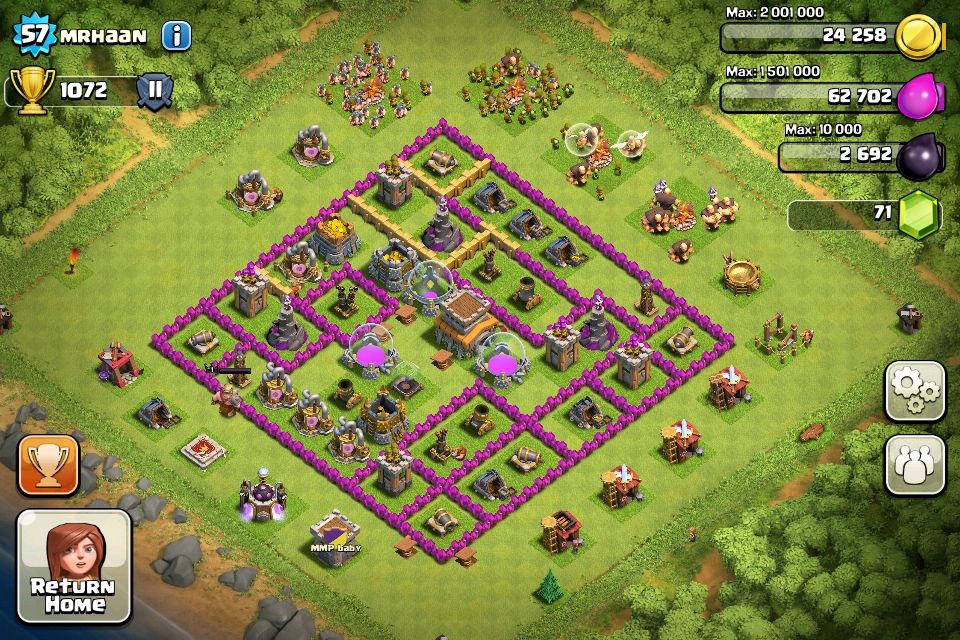The width and height of the screenshot is (960, 640).
Task: Open the orange trophy achievements button
Action: (x=48, y=465)
